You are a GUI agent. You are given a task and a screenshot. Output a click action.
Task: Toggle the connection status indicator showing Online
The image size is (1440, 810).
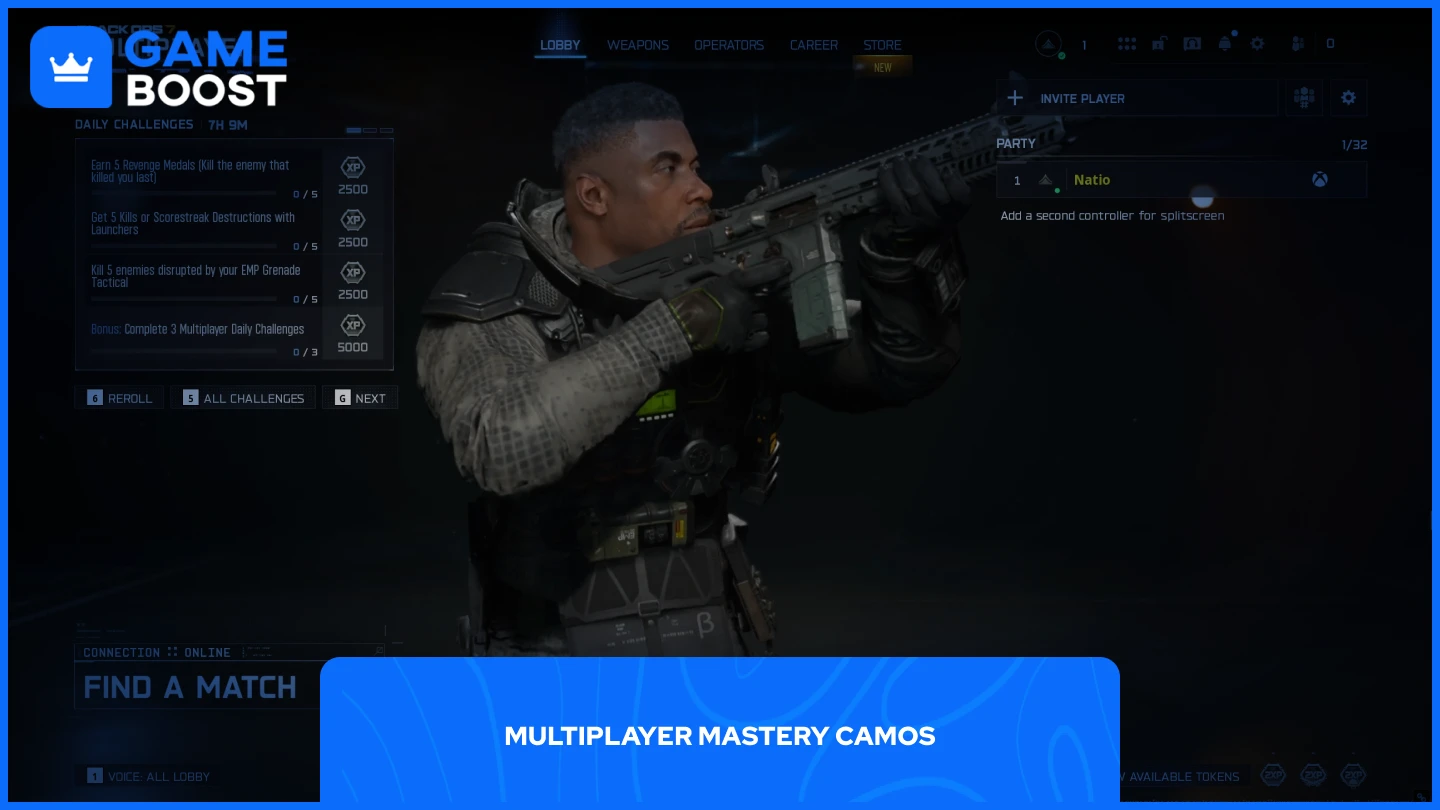point(158,652)
